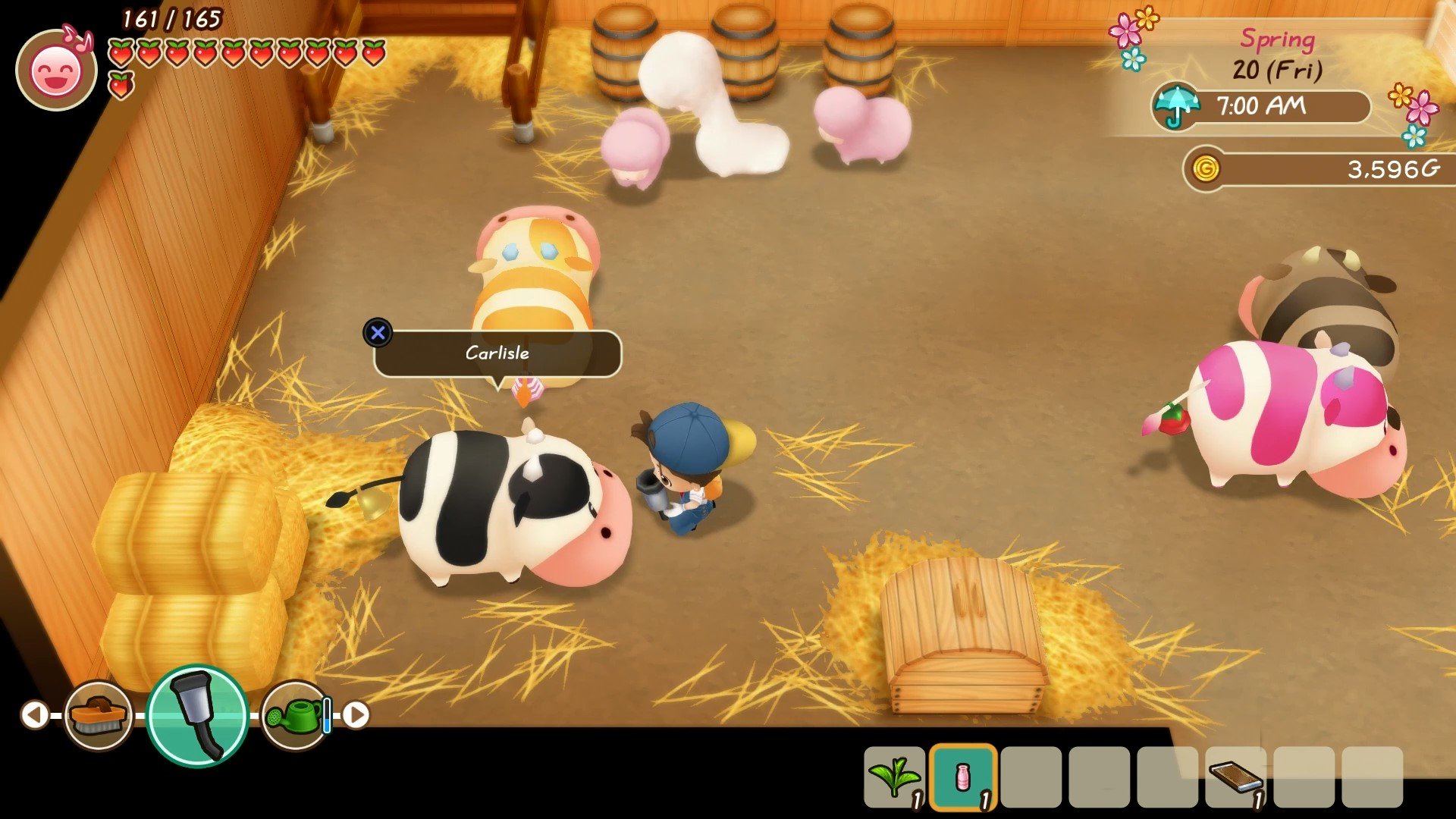The image size is (1456, 819).
Task: Select the Watering Can tool
Action: [292, 713]
